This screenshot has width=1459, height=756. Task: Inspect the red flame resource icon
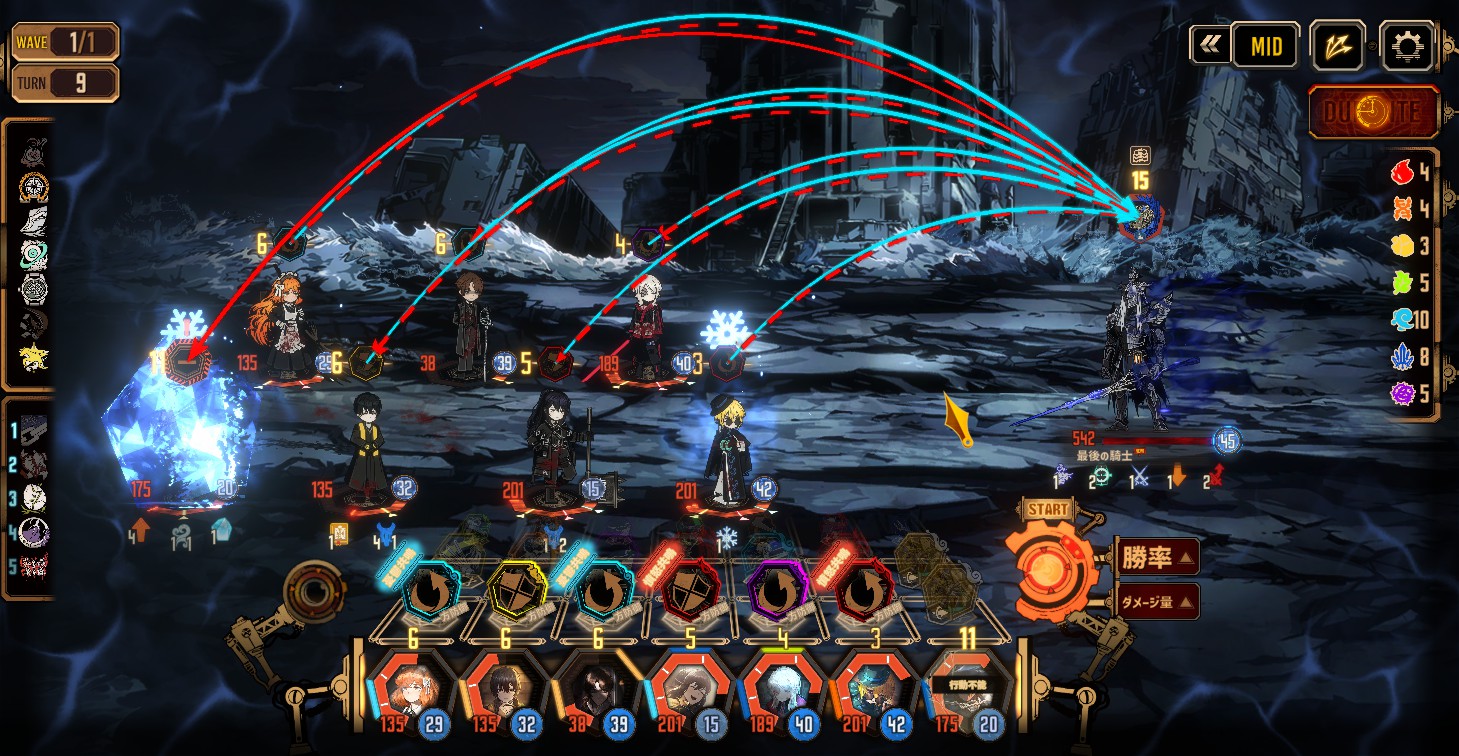(x=1402, y=173)
